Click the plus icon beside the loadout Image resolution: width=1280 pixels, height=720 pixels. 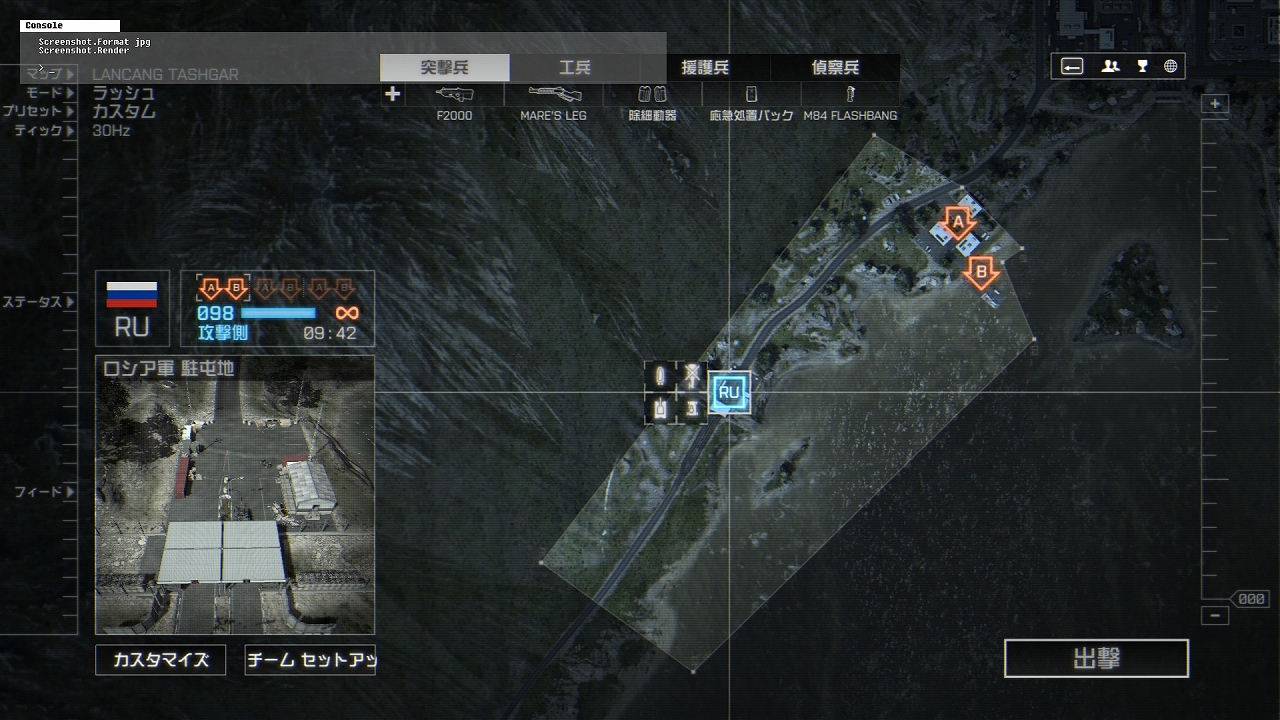(x=392, y=94)
